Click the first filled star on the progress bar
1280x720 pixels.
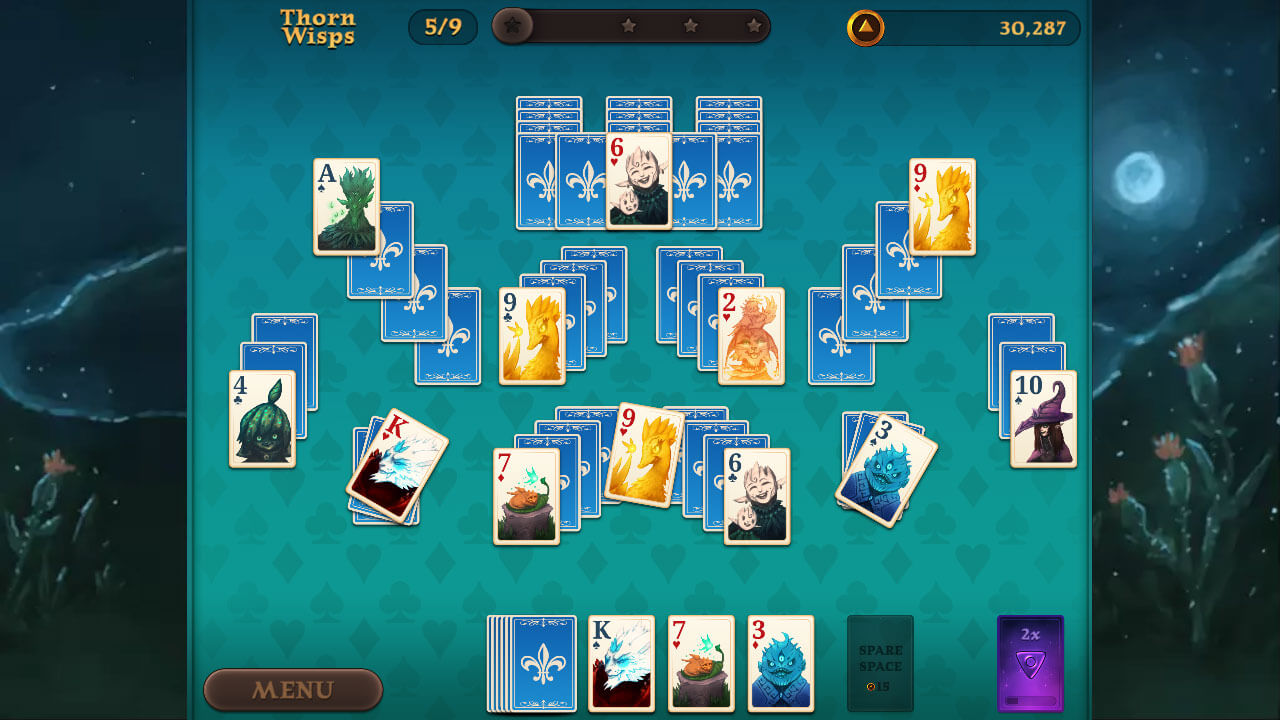click(513, 27)
